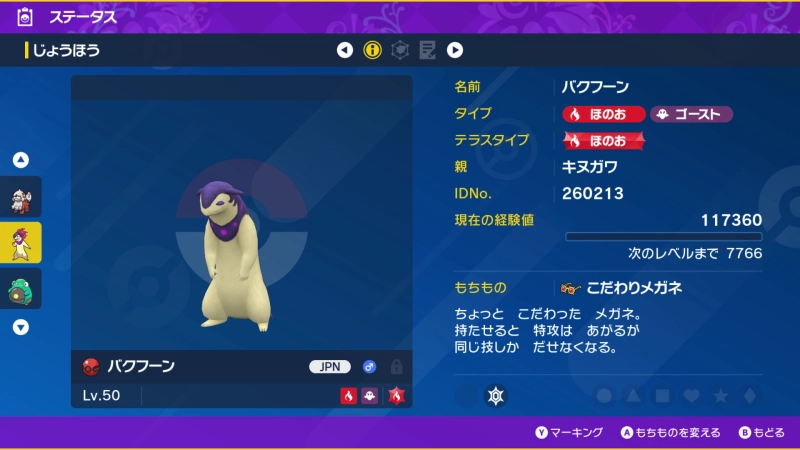
Task: Go to the next status page arrow
Action: point(455,50)
